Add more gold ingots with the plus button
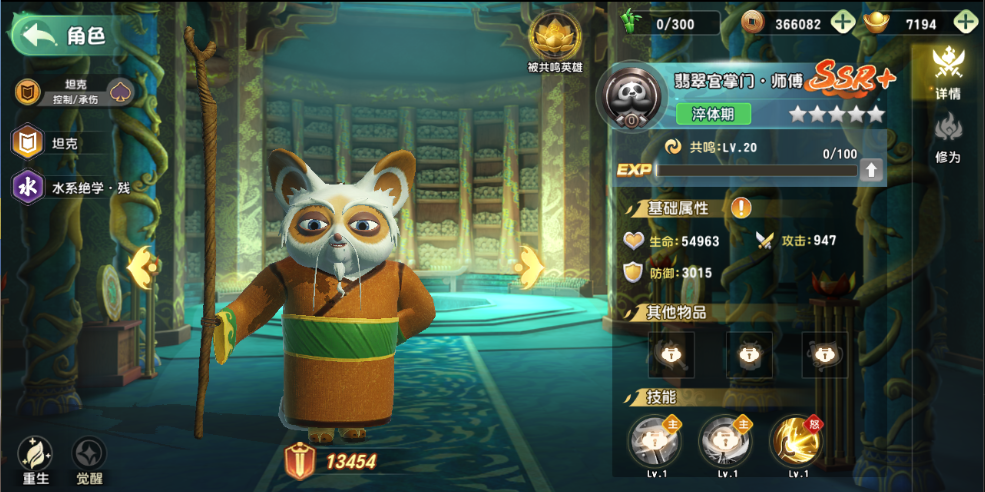Viewport: 985px width, 492px height. point(965,23)
